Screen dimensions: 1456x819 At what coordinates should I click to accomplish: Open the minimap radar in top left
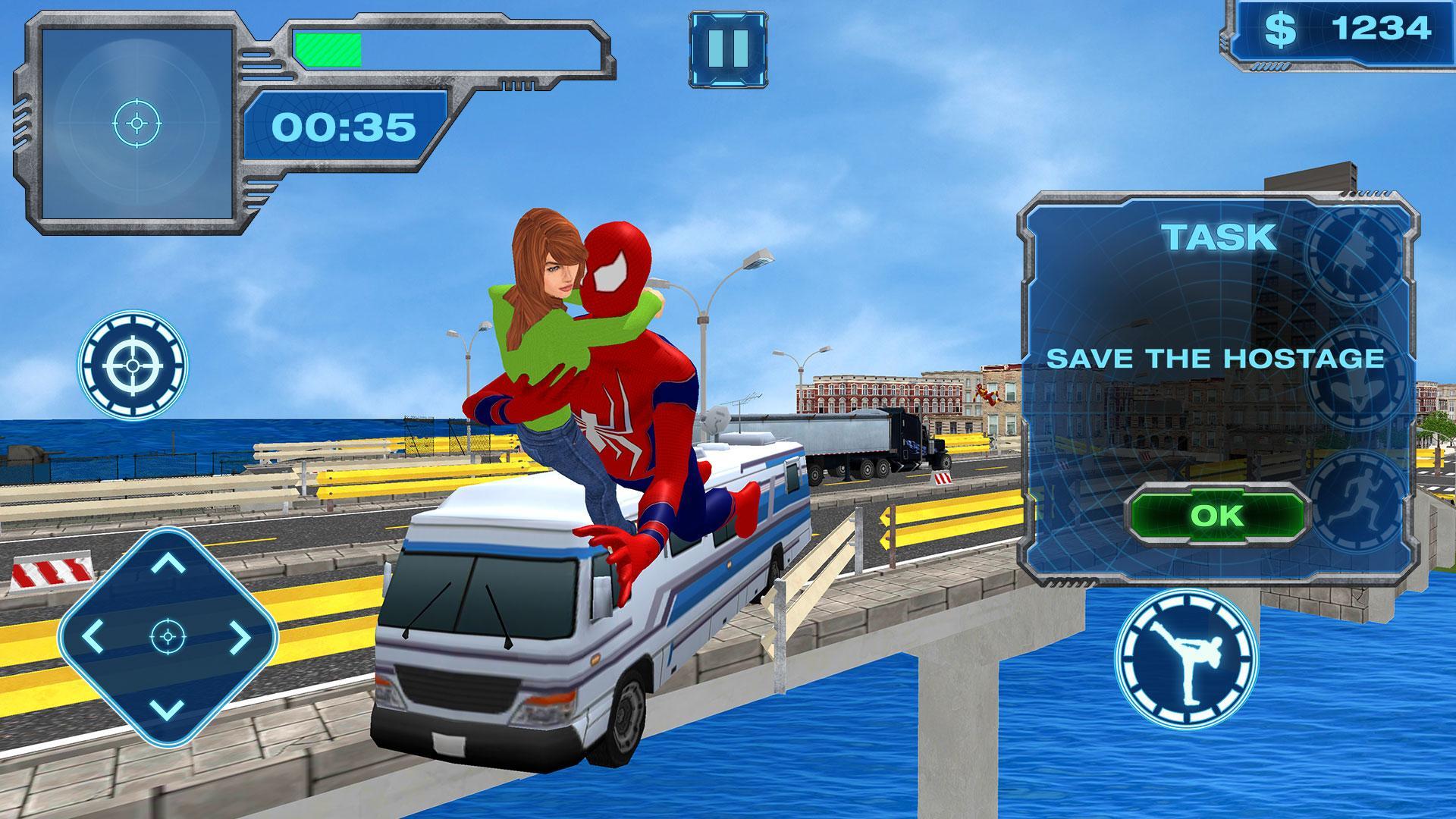[x=138, y=124]
